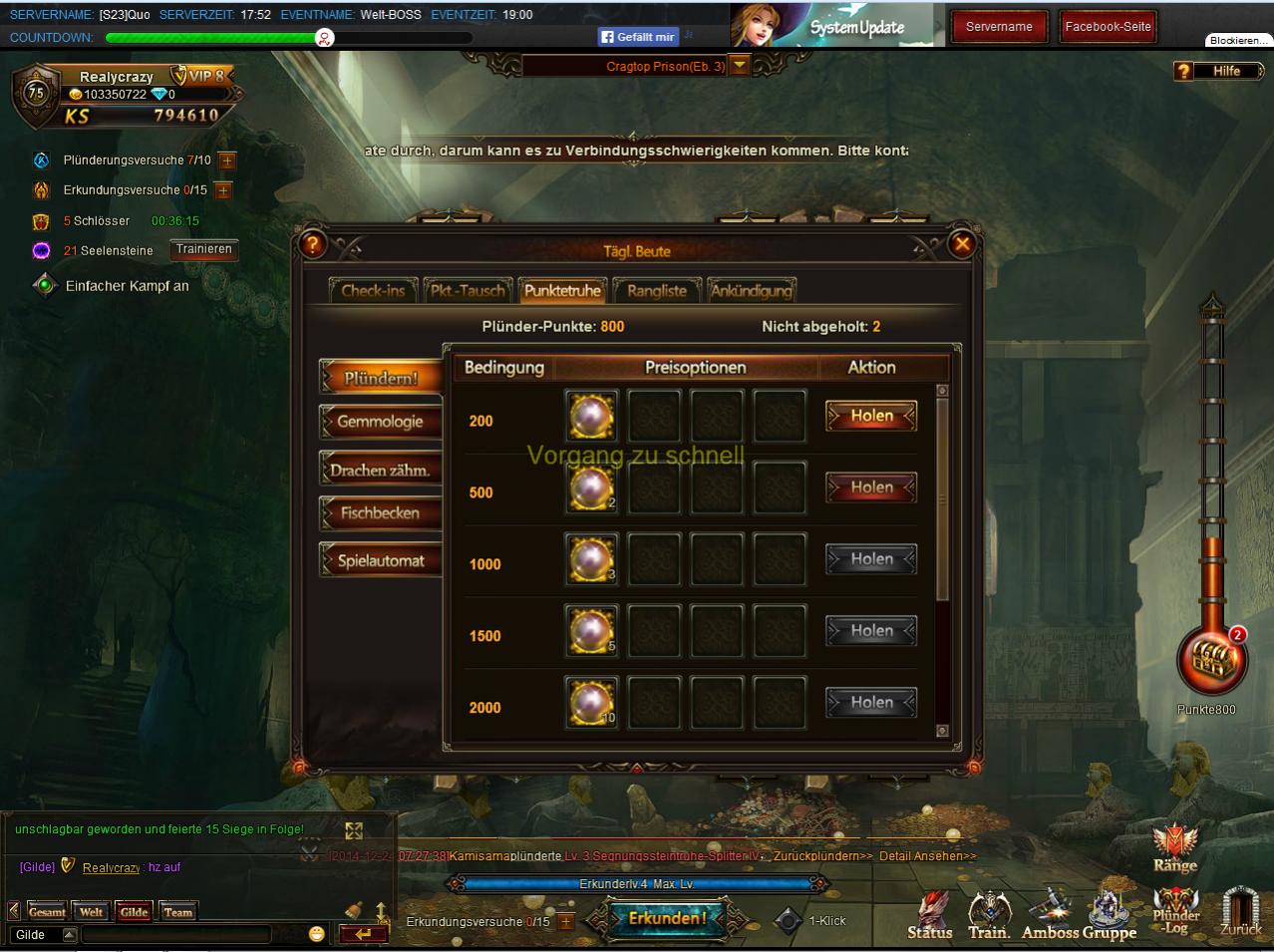Viewport: 1274px width, 952px height.
Task: Select the Drachen zähm. category
Action: click(x=380, y=470)
